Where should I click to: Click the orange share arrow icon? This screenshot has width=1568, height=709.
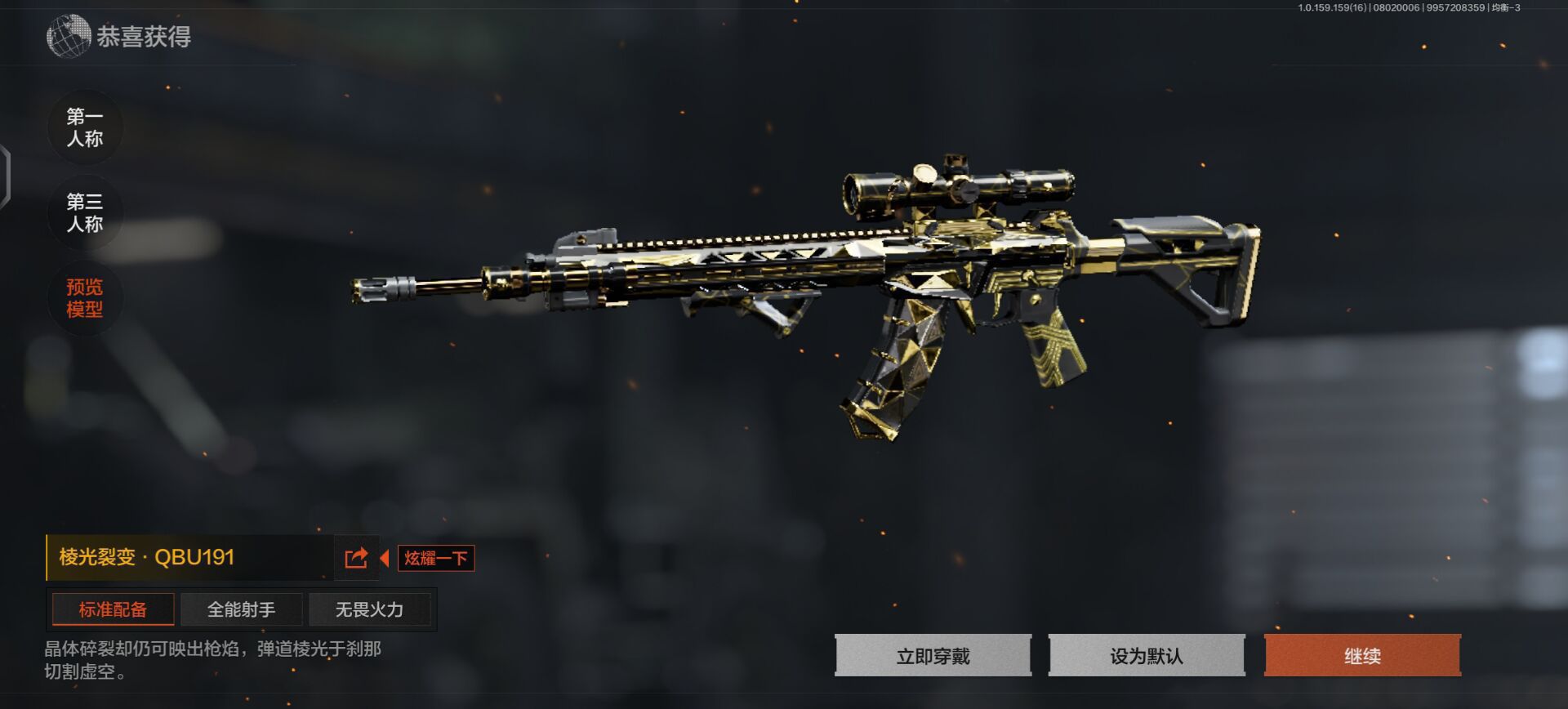pos(357,558)
